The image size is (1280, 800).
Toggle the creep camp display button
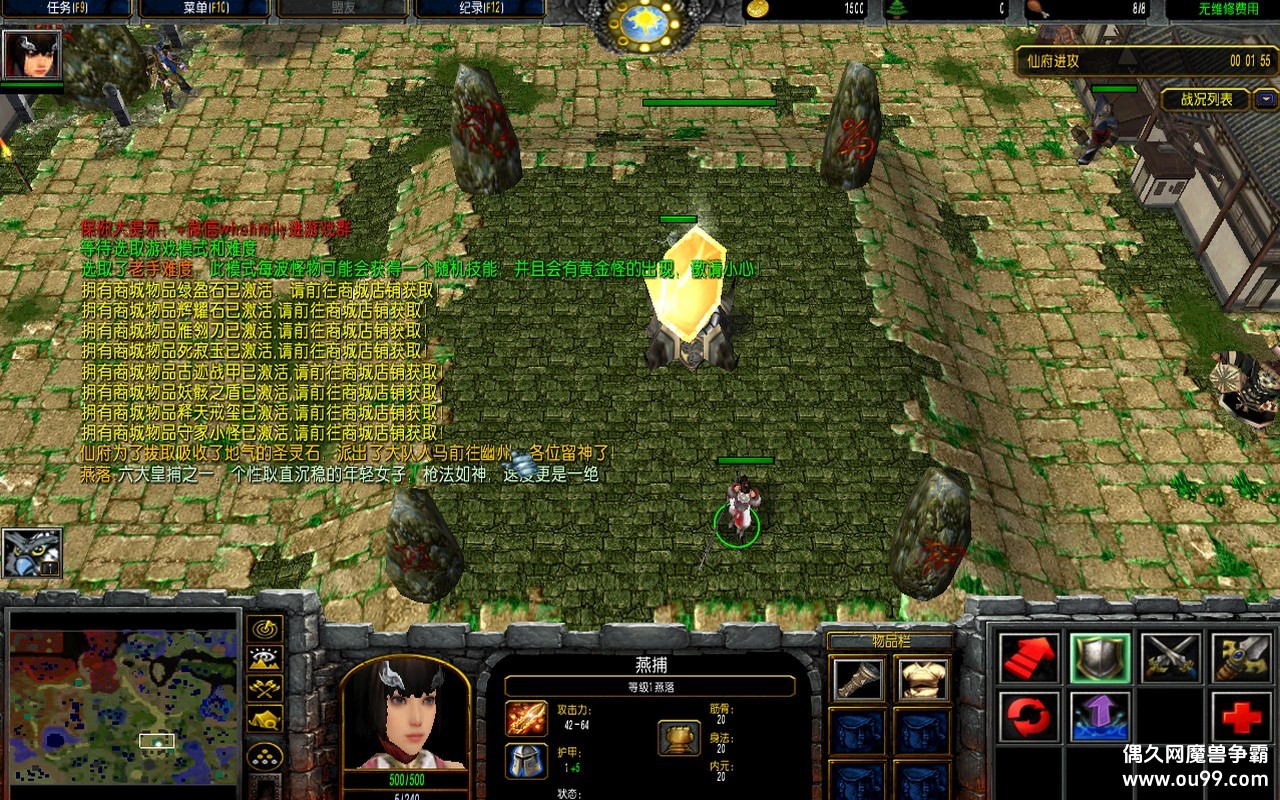tap(265, 718)
